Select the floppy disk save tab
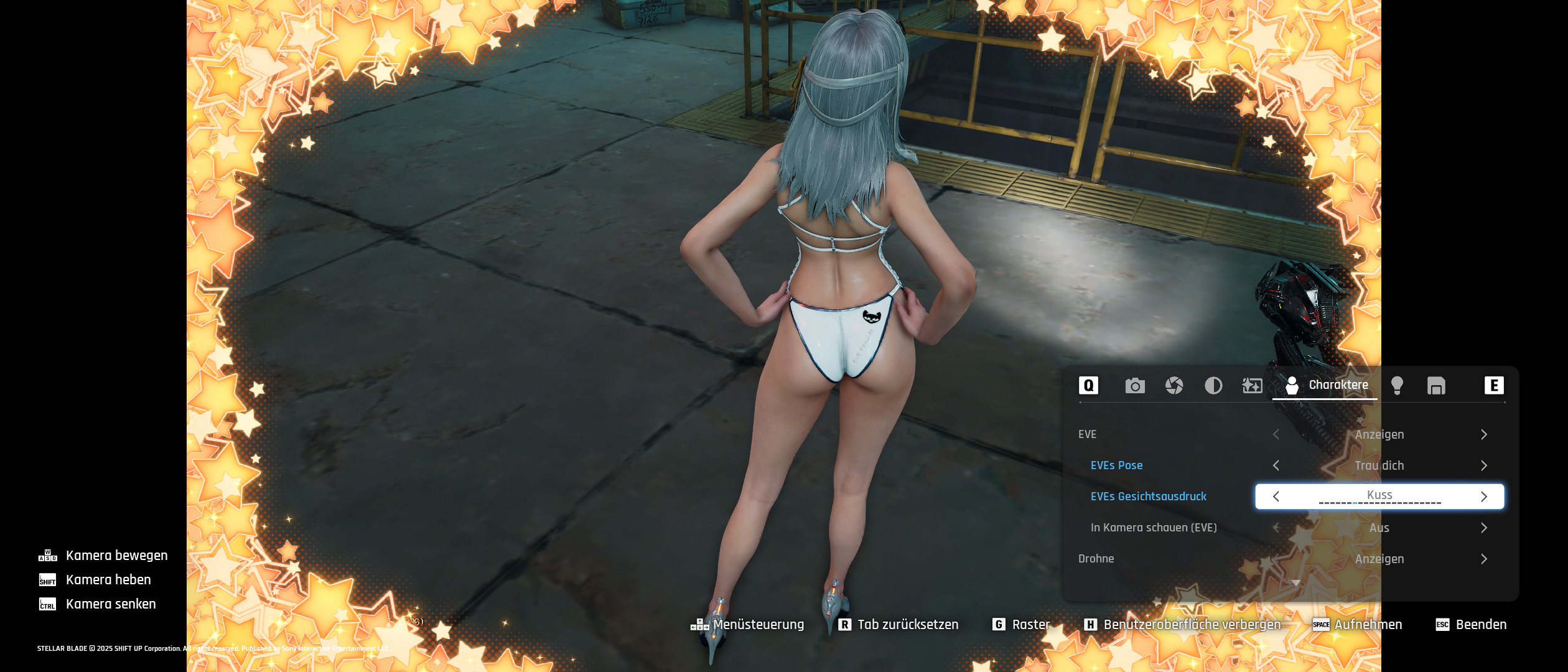 click(x=1436, y=386)
